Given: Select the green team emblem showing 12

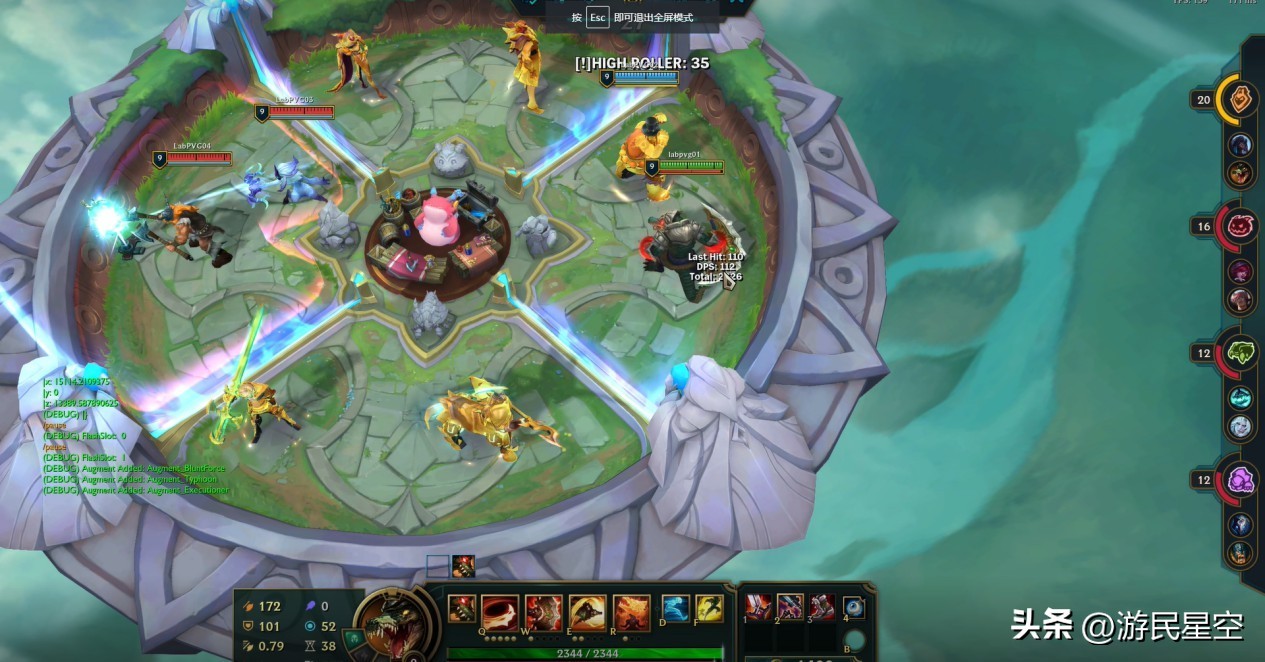Looking at the screenshot, I should click(x=1240, y=353).
